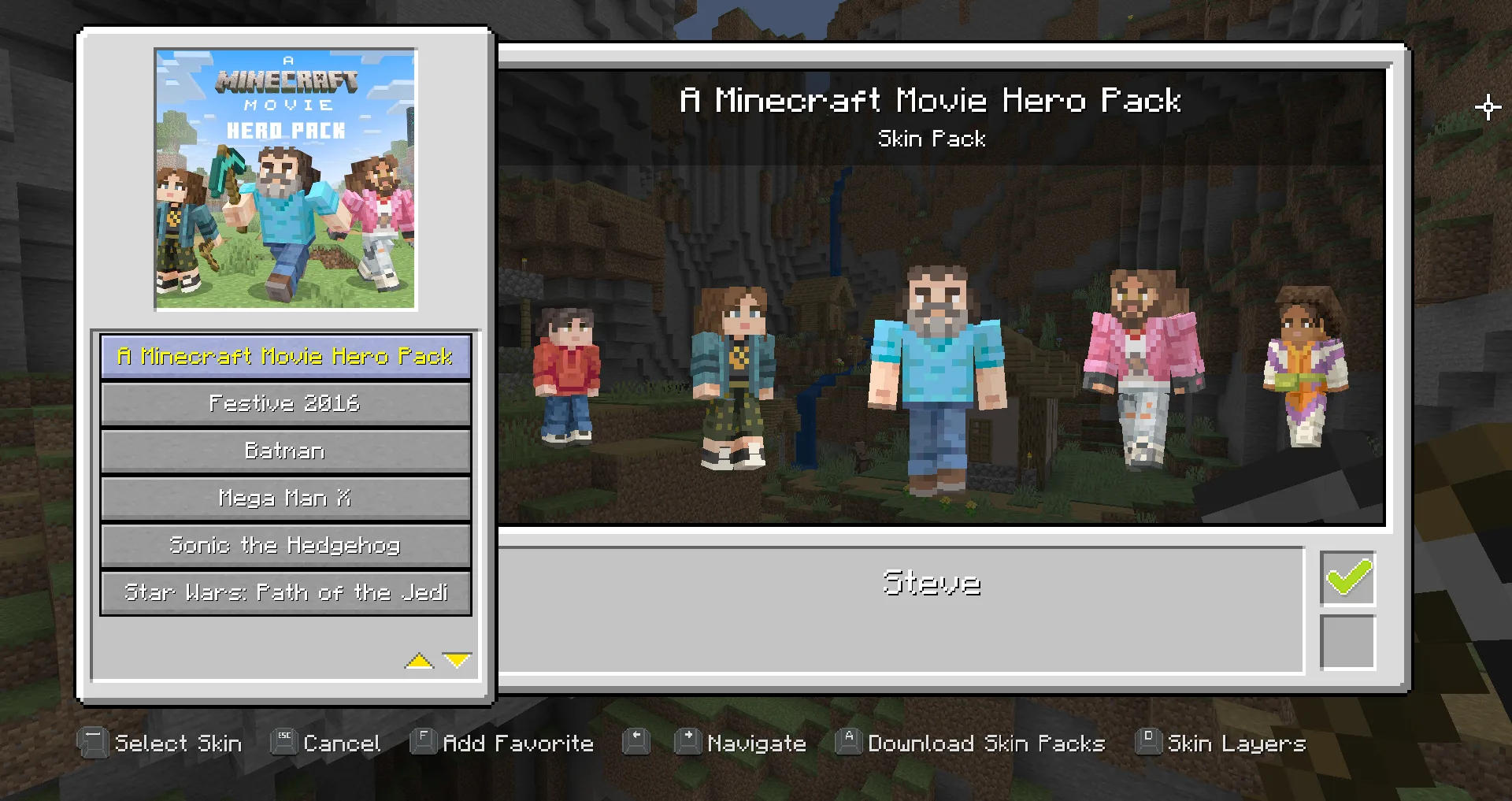Screen dimensions: 1512x801
Task: Select Star Wars: Path of the Jedi
Action: pyautogui.click(x=285, y=592)
